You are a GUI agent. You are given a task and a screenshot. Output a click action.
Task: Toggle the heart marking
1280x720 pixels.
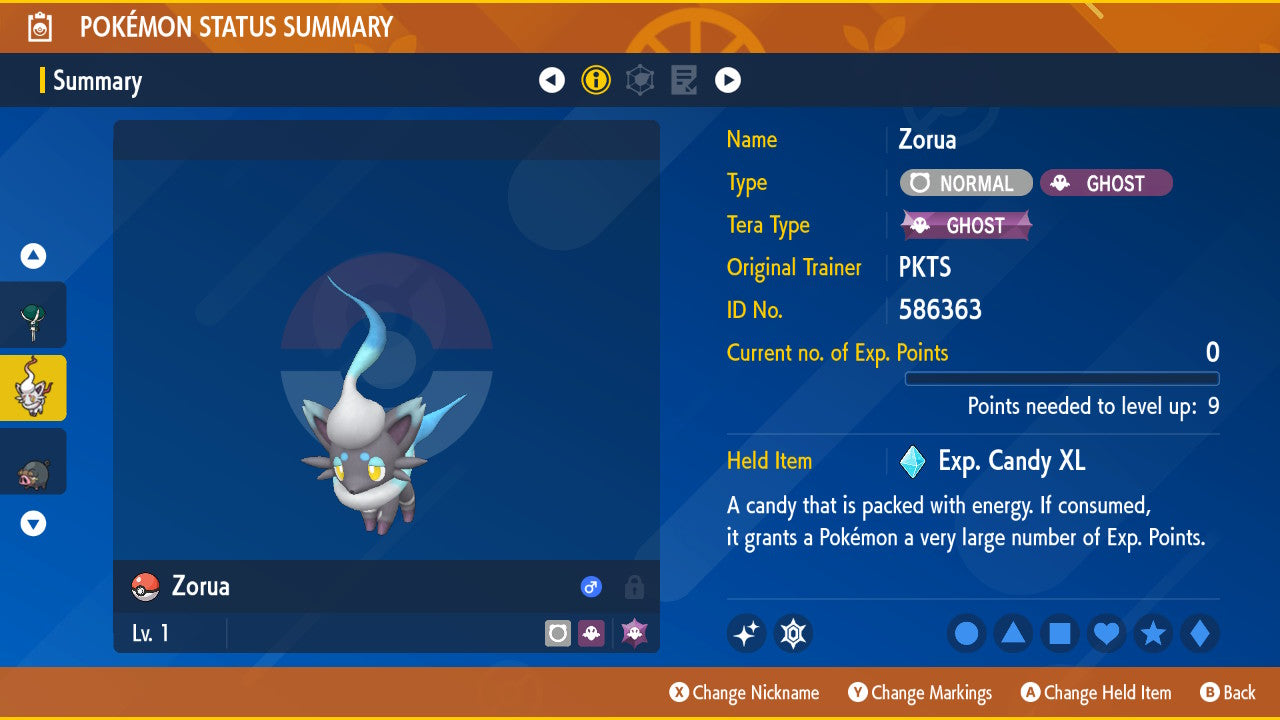pyautogui.click(x=1106, y=633)
